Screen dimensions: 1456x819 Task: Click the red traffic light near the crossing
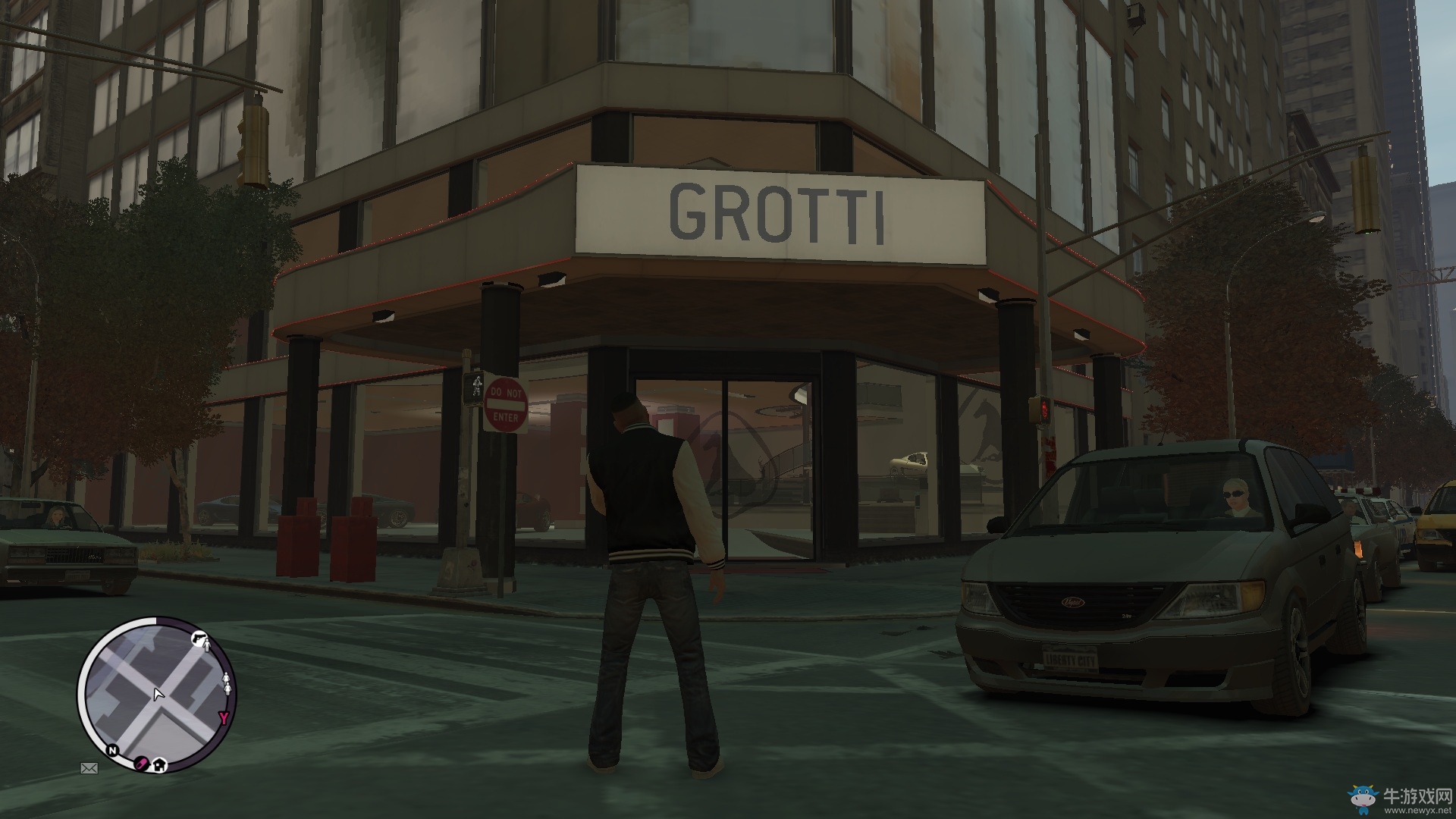click(1044, 409)
